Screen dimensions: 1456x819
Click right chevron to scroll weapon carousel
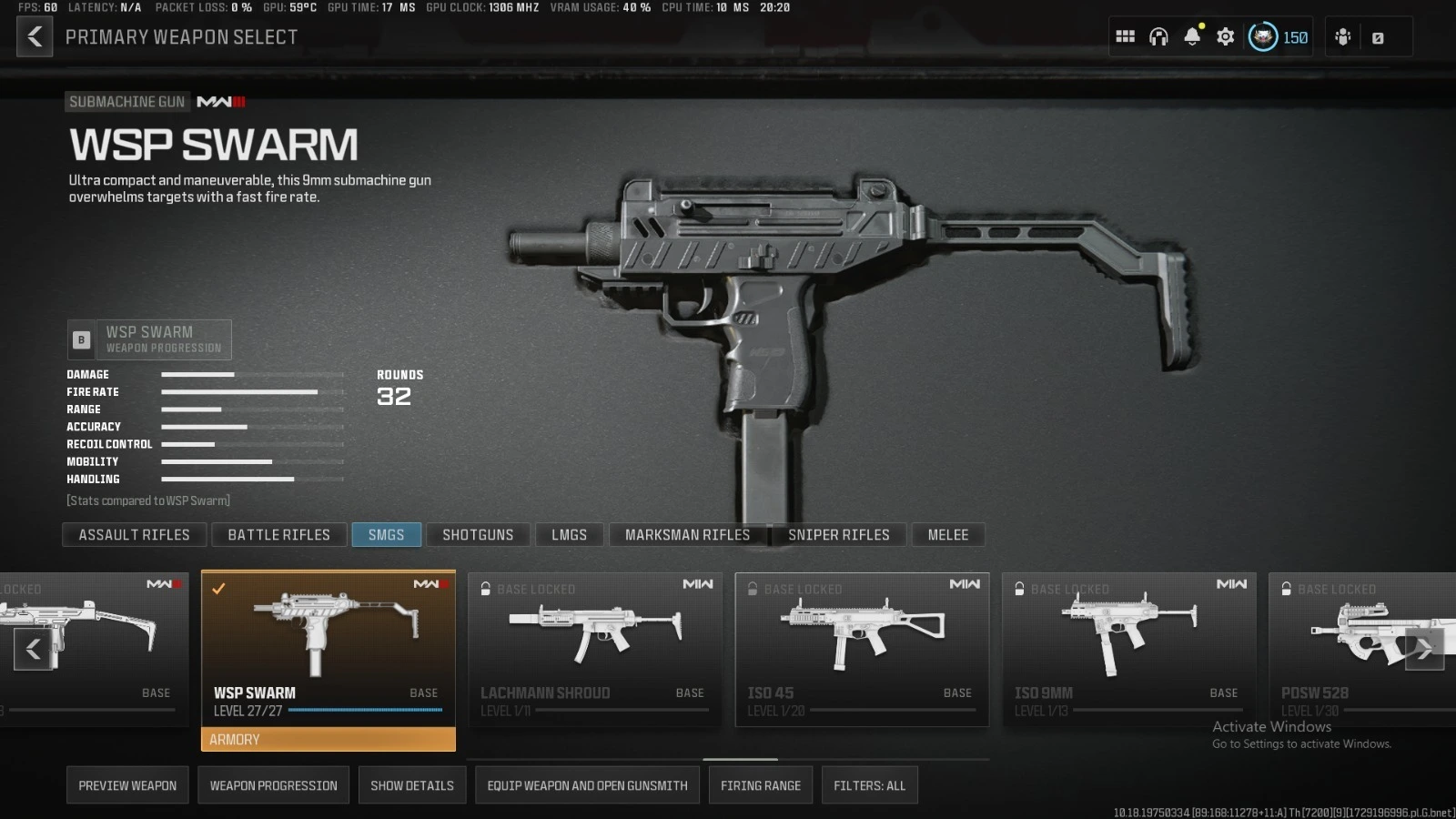1423,649
